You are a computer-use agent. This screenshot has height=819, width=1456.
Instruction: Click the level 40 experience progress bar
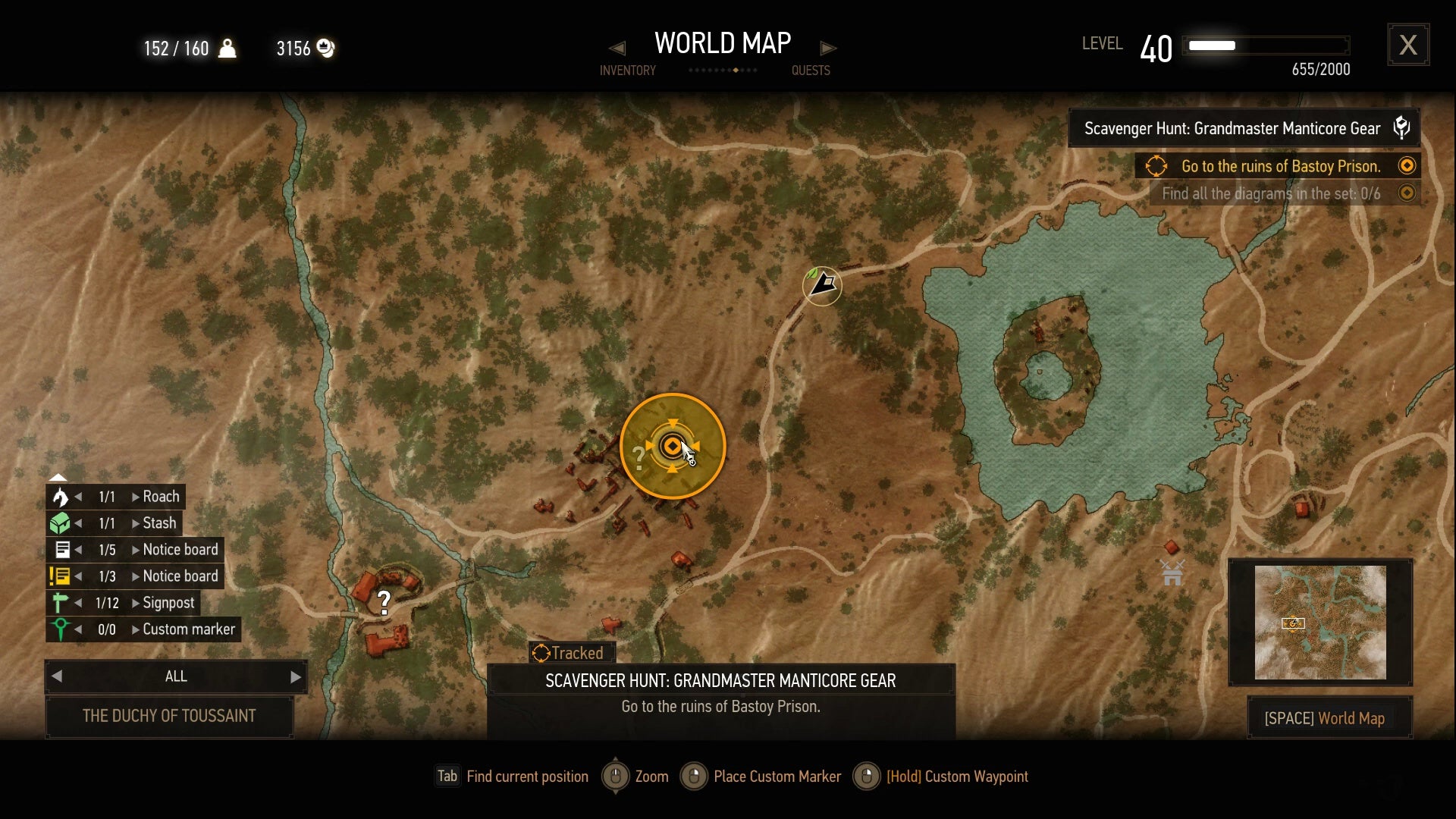(1265, 45)
